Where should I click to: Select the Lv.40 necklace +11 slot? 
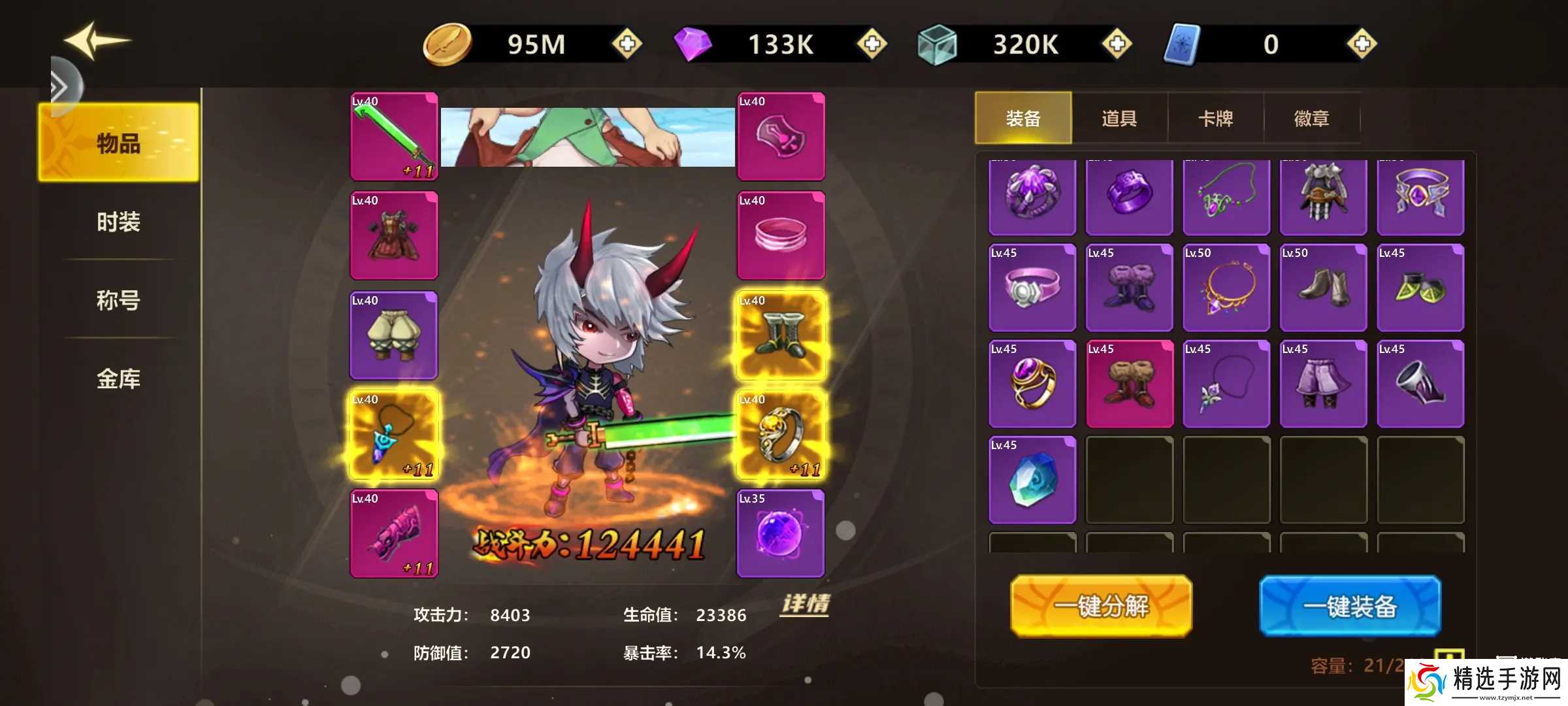point(394,434)
